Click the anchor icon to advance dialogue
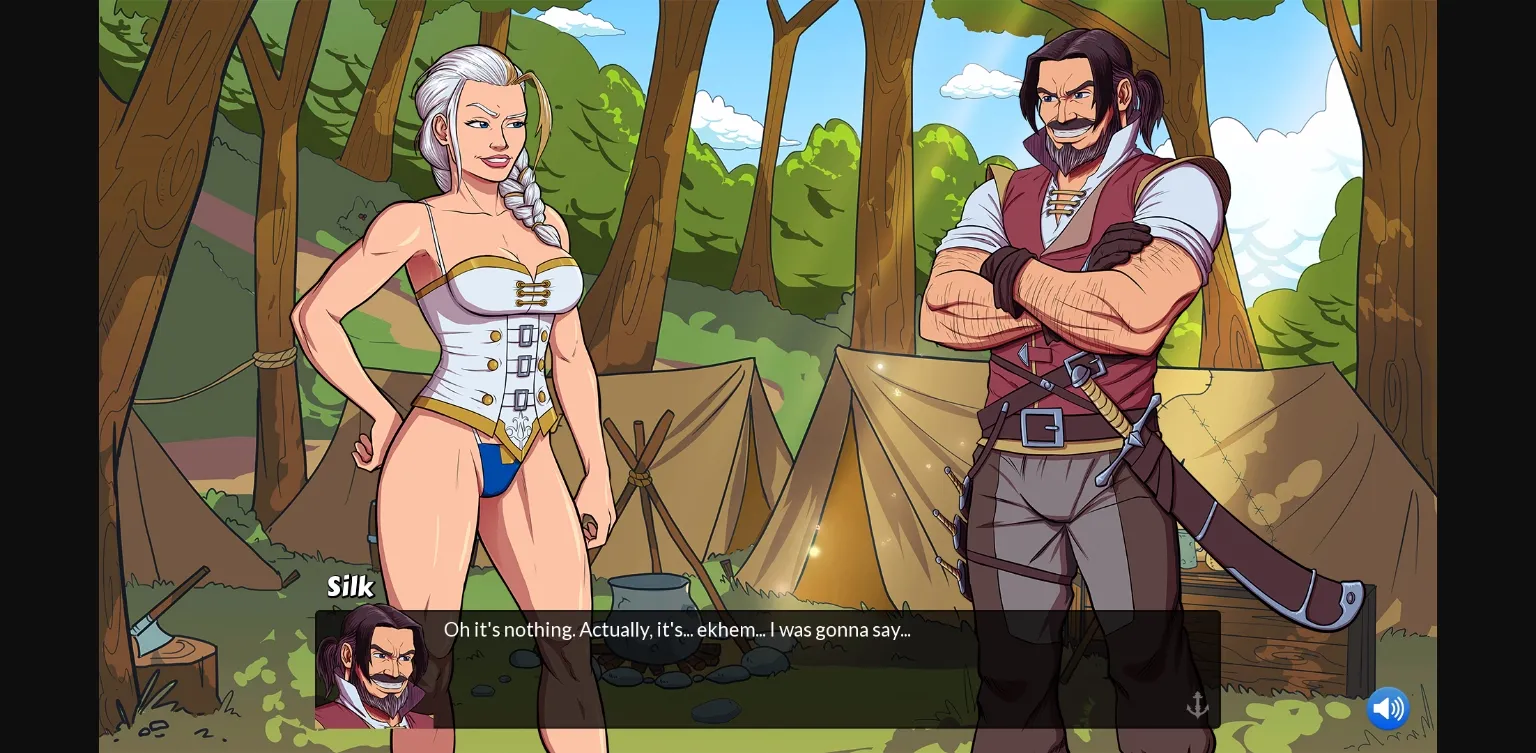This screenshot has height=753, width=1536. point(1197,703)
